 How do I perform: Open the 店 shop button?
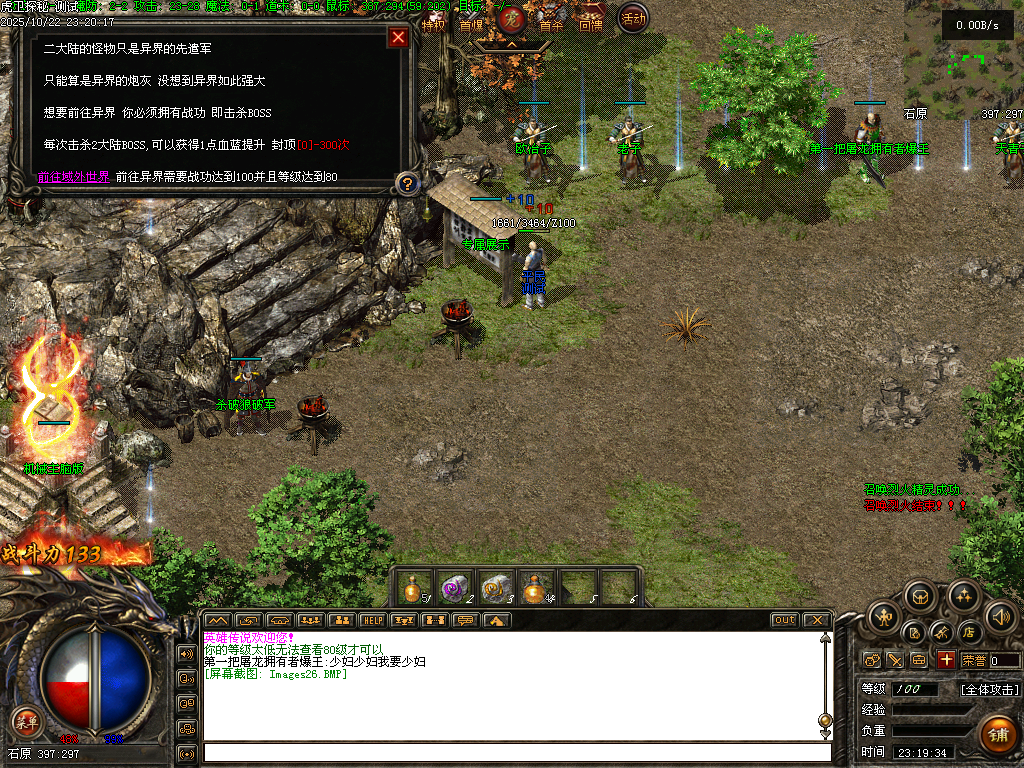pyautogui.click(x=968, y=632)
